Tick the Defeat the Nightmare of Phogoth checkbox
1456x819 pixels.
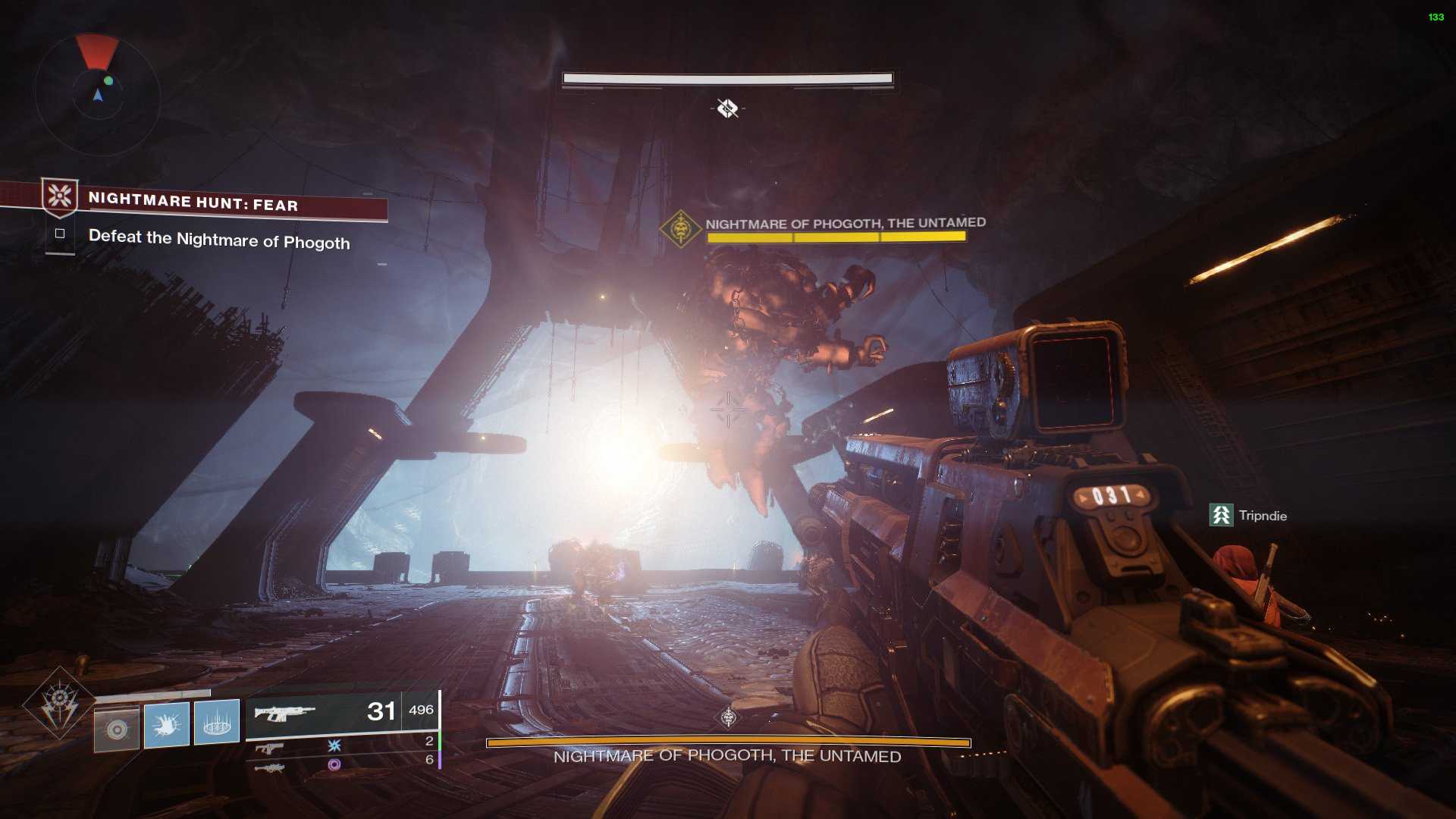60,234
